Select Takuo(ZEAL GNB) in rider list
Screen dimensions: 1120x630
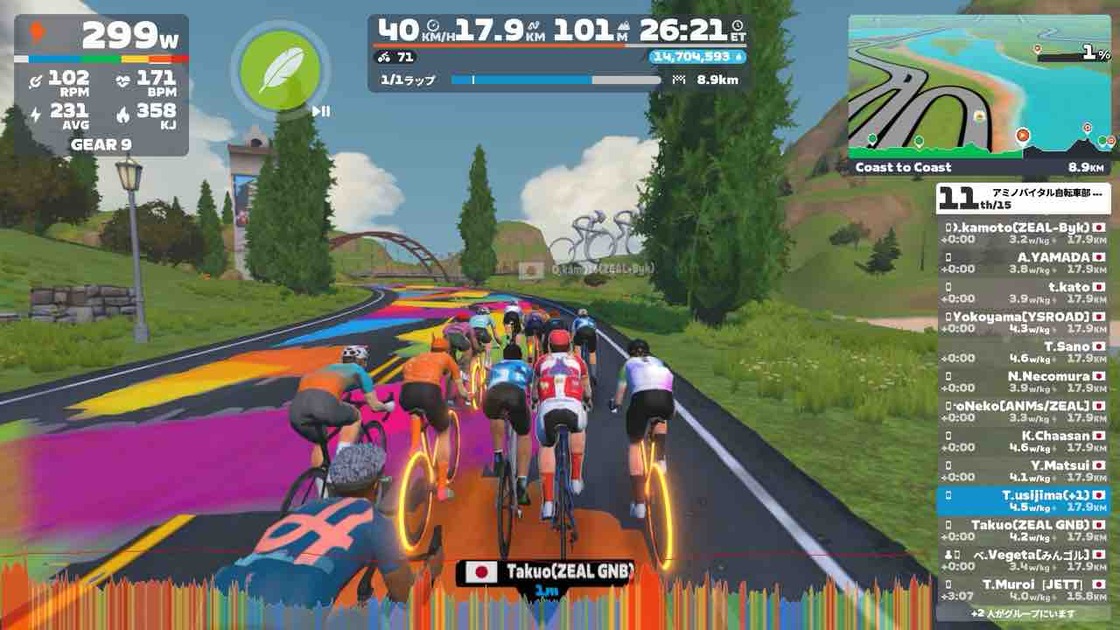click(x=1026, y=530)
